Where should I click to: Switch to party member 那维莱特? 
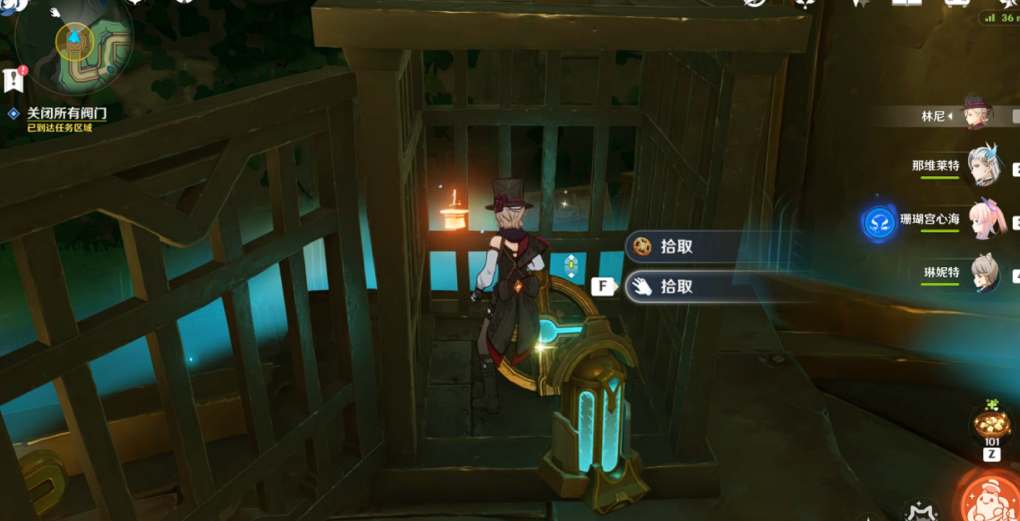click(983, 165)
